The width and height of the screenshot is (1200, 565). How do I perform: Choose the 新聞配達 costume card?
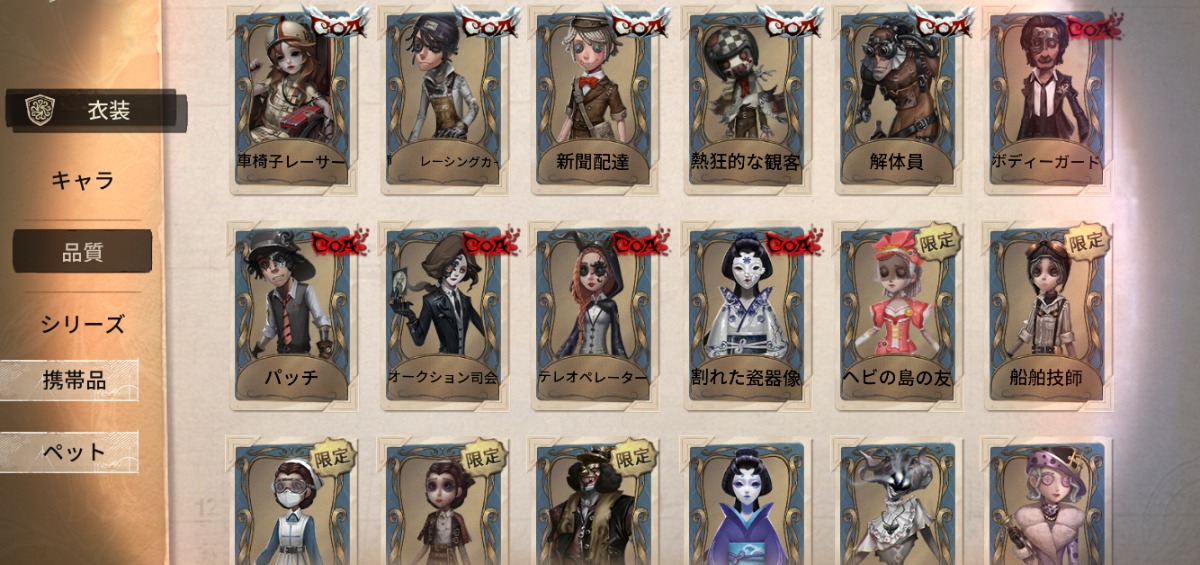tap(595, 100)
